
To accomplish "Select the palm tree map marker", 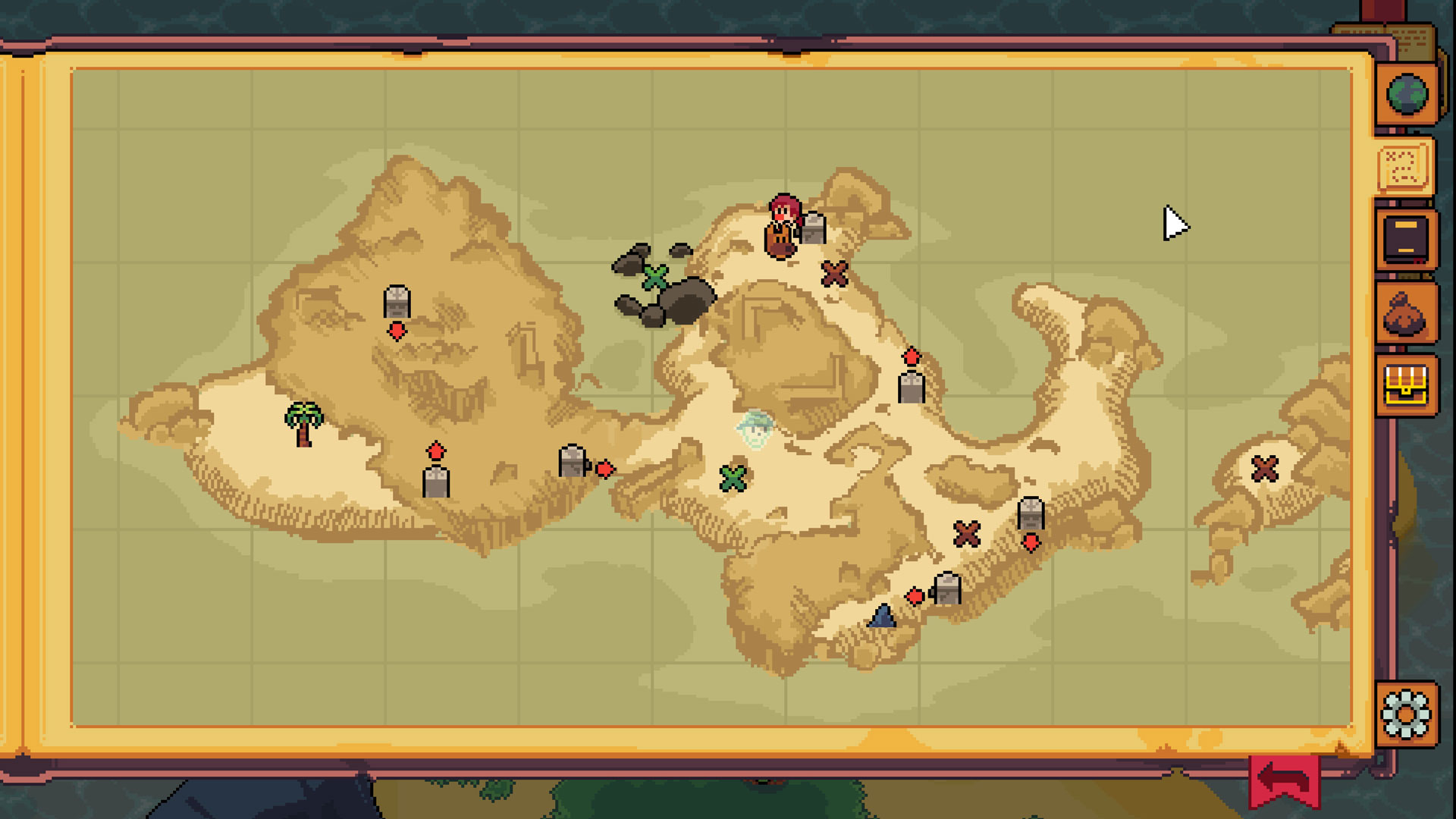I will (303, 423).
